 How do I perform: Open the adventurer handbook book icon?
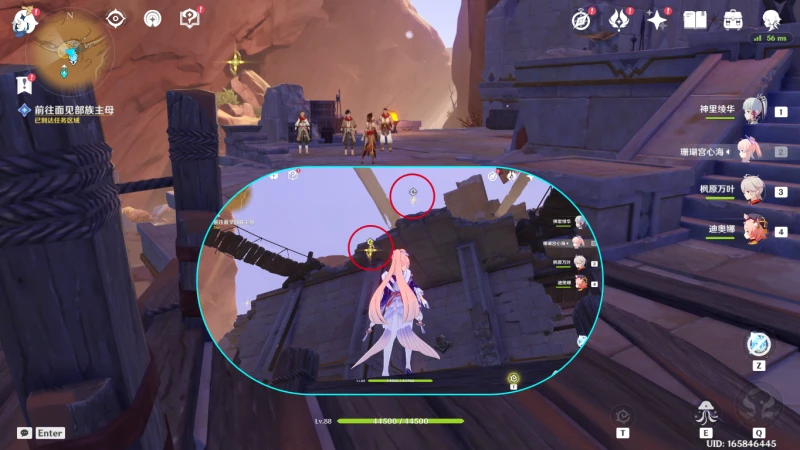click(x=695, y=19)
